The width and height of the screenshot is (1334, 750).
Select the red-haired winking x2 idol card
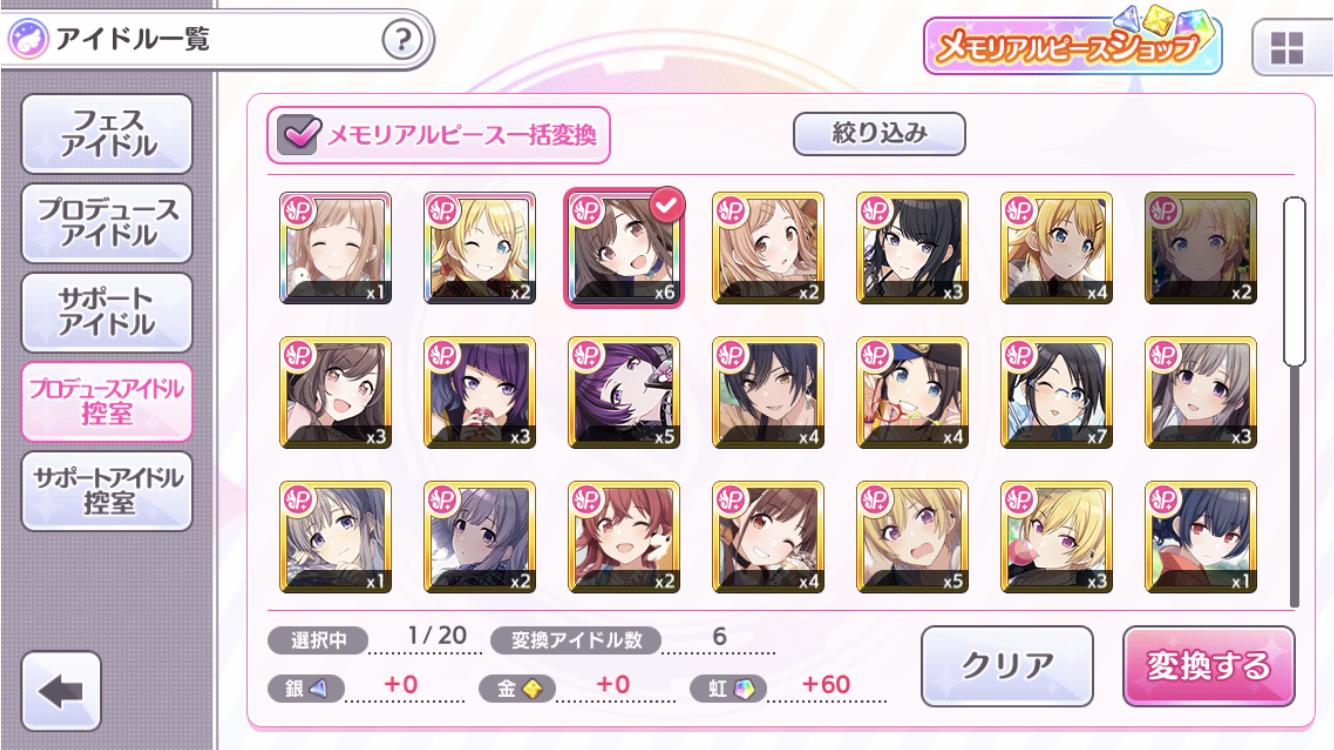(x=623, y=537)
